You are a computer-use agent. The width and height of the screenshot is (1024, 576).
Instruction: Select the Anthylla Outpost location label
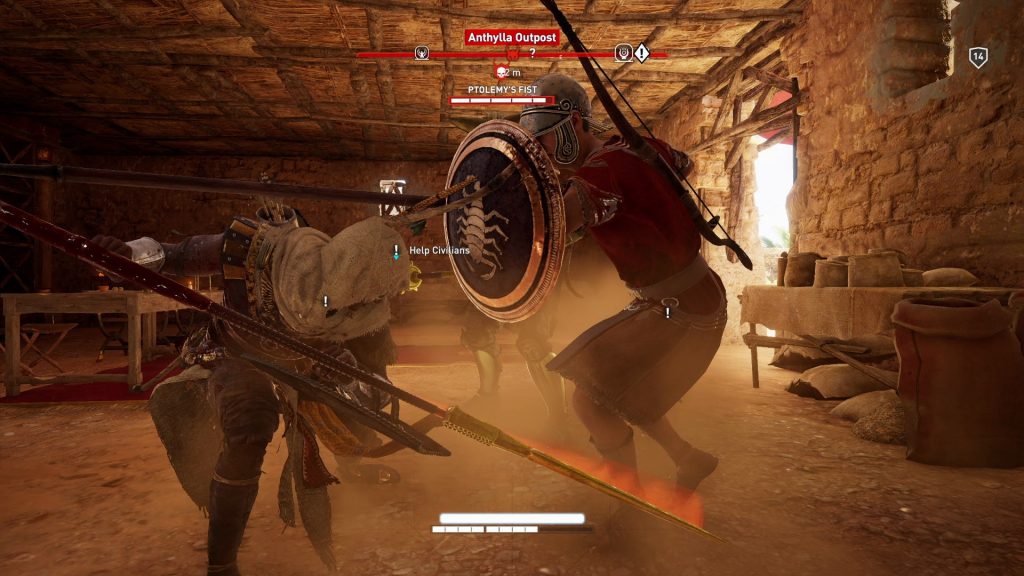511,37
